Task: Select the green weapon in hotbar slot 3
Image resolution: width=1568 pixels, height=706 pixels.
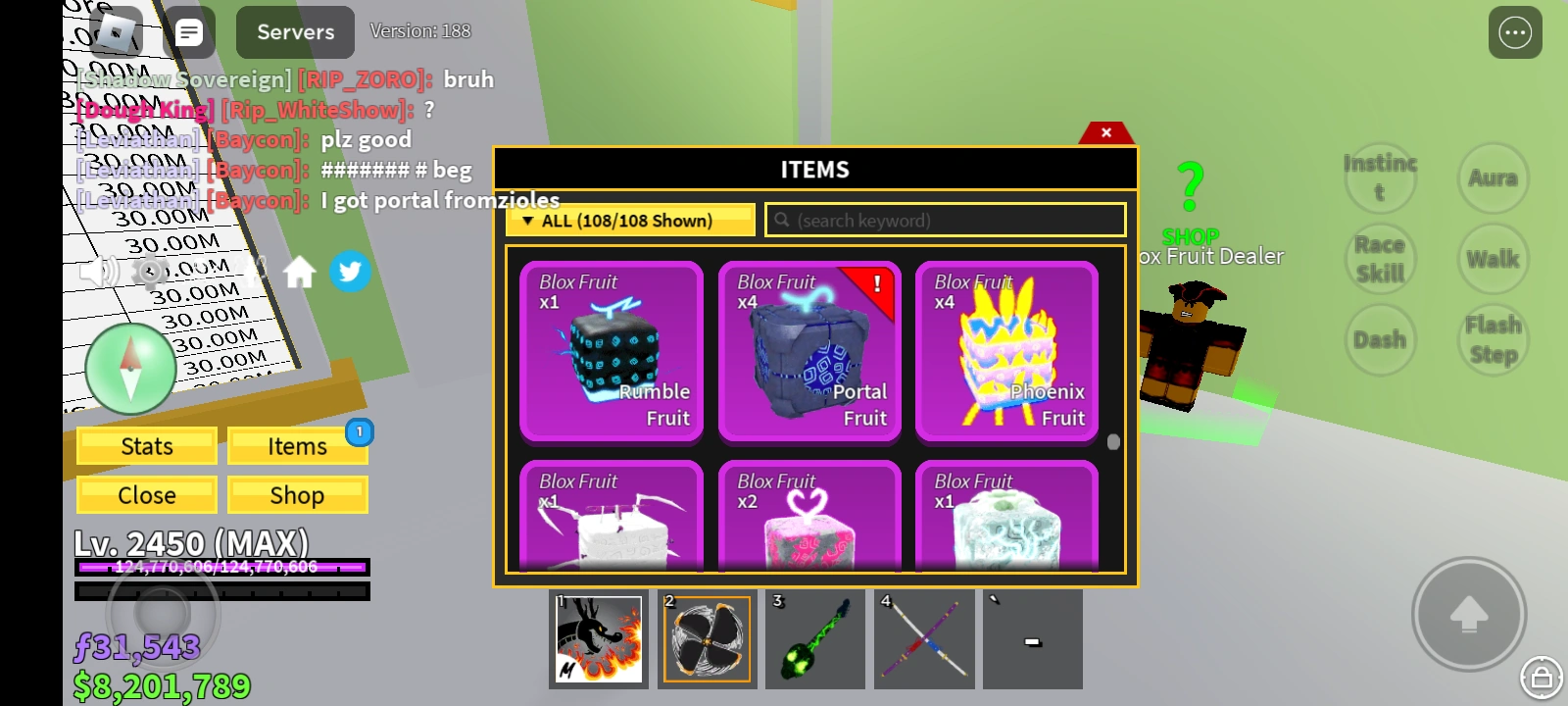Action: (x=815, y=638)
